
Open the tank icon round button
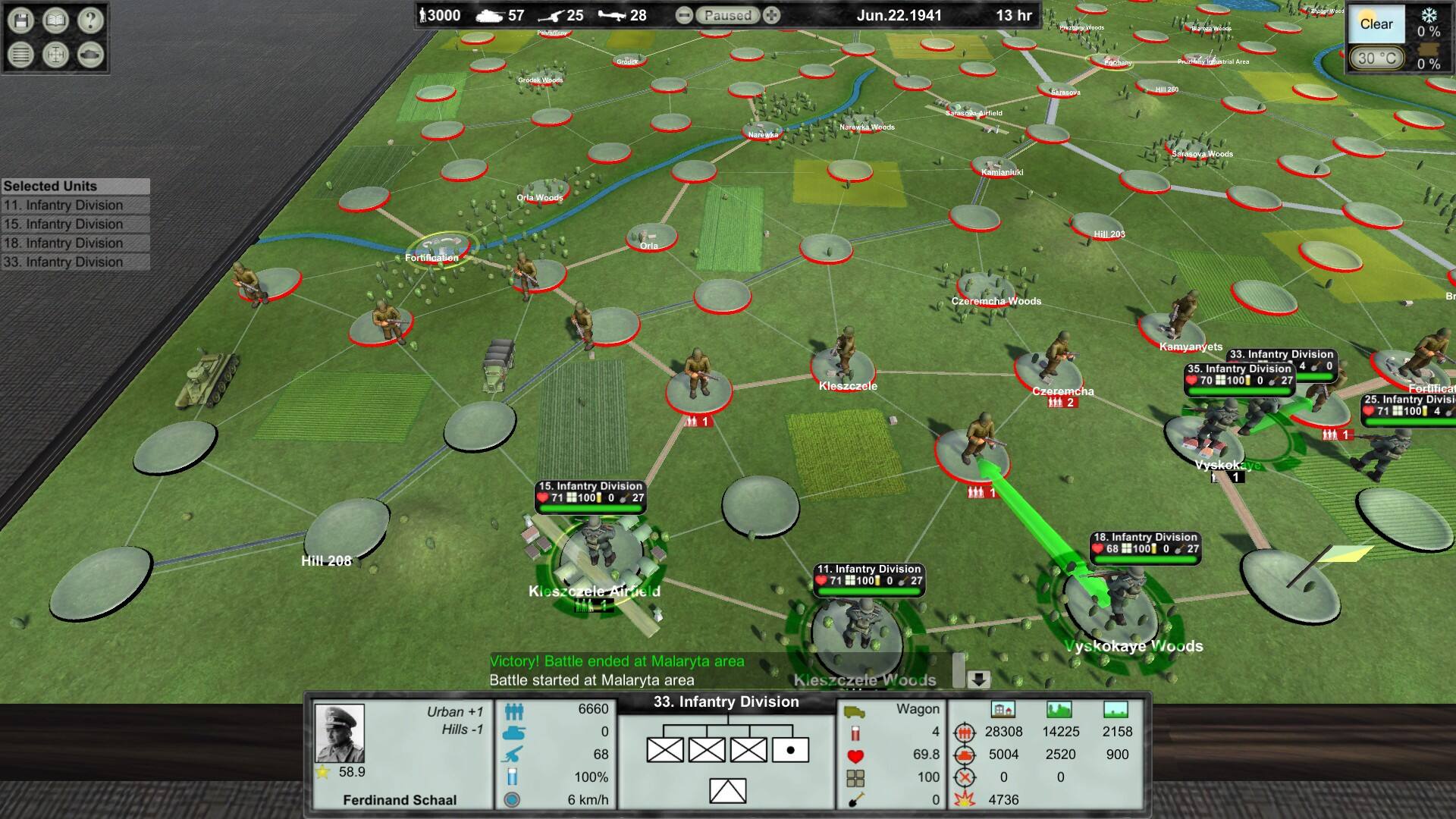pyautogui.click(x=90, y=55)
